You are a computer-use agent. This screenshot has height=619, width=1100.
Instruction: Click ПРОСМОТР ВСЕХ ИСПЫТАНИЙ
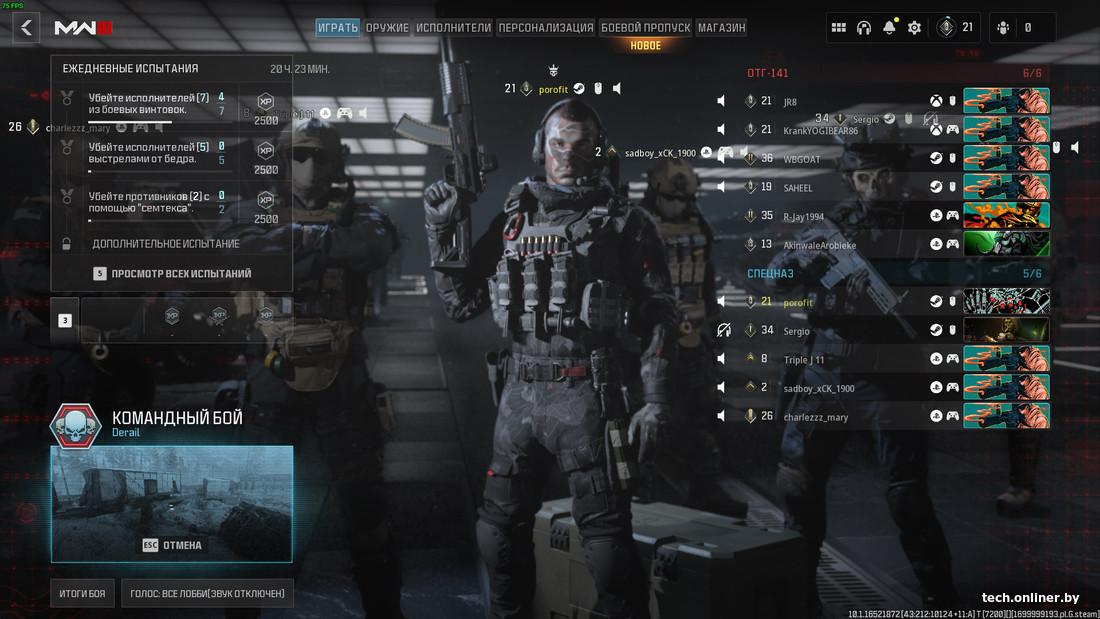[x=180, y=273]
